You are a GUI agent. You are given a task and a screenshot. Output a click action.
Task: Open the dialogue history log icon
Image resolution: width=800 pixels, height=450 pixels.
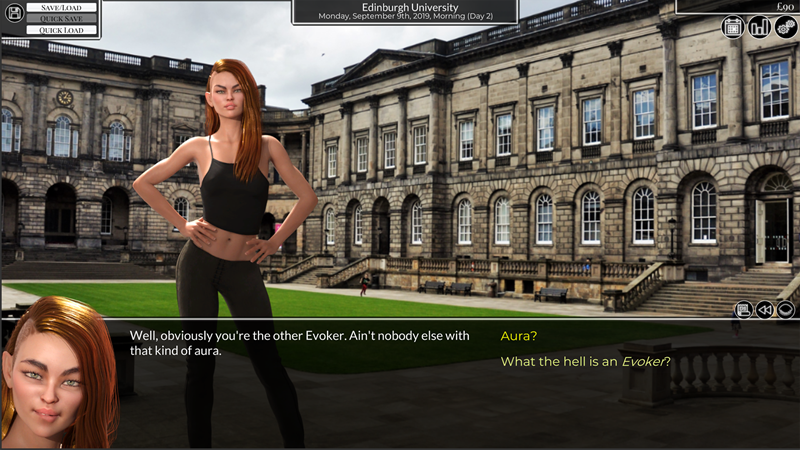point(743,310)
